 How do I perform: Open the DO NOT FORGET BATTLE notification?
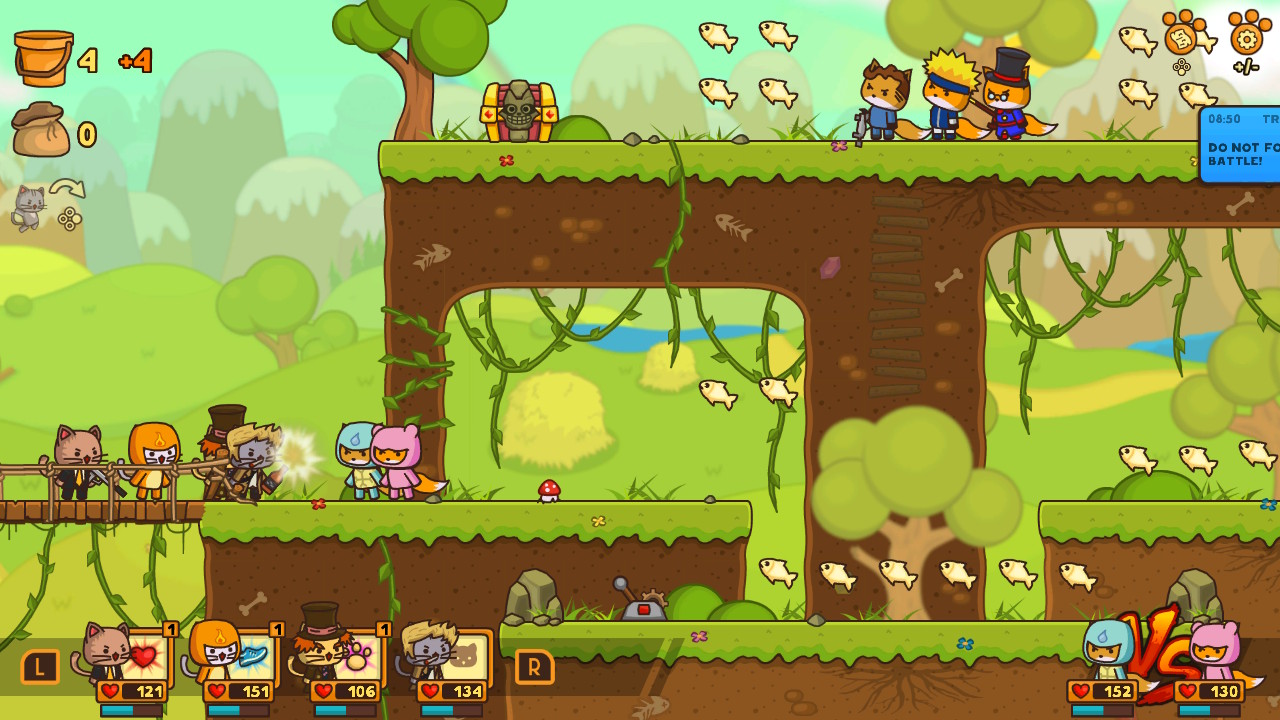[x=1240, y=145]
